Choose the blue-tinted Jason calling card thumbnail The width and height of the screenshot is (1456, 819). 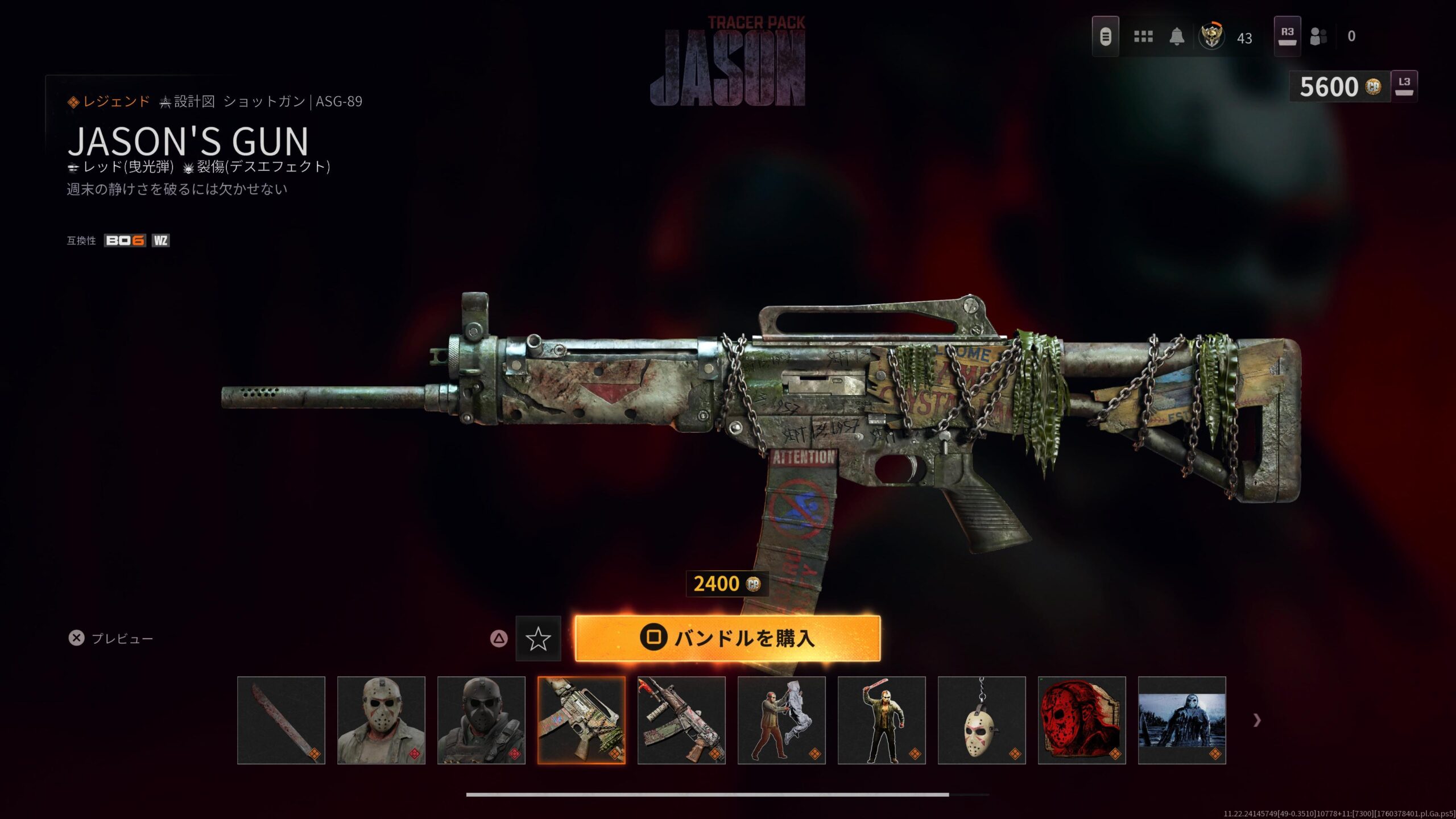point(1182,720)
